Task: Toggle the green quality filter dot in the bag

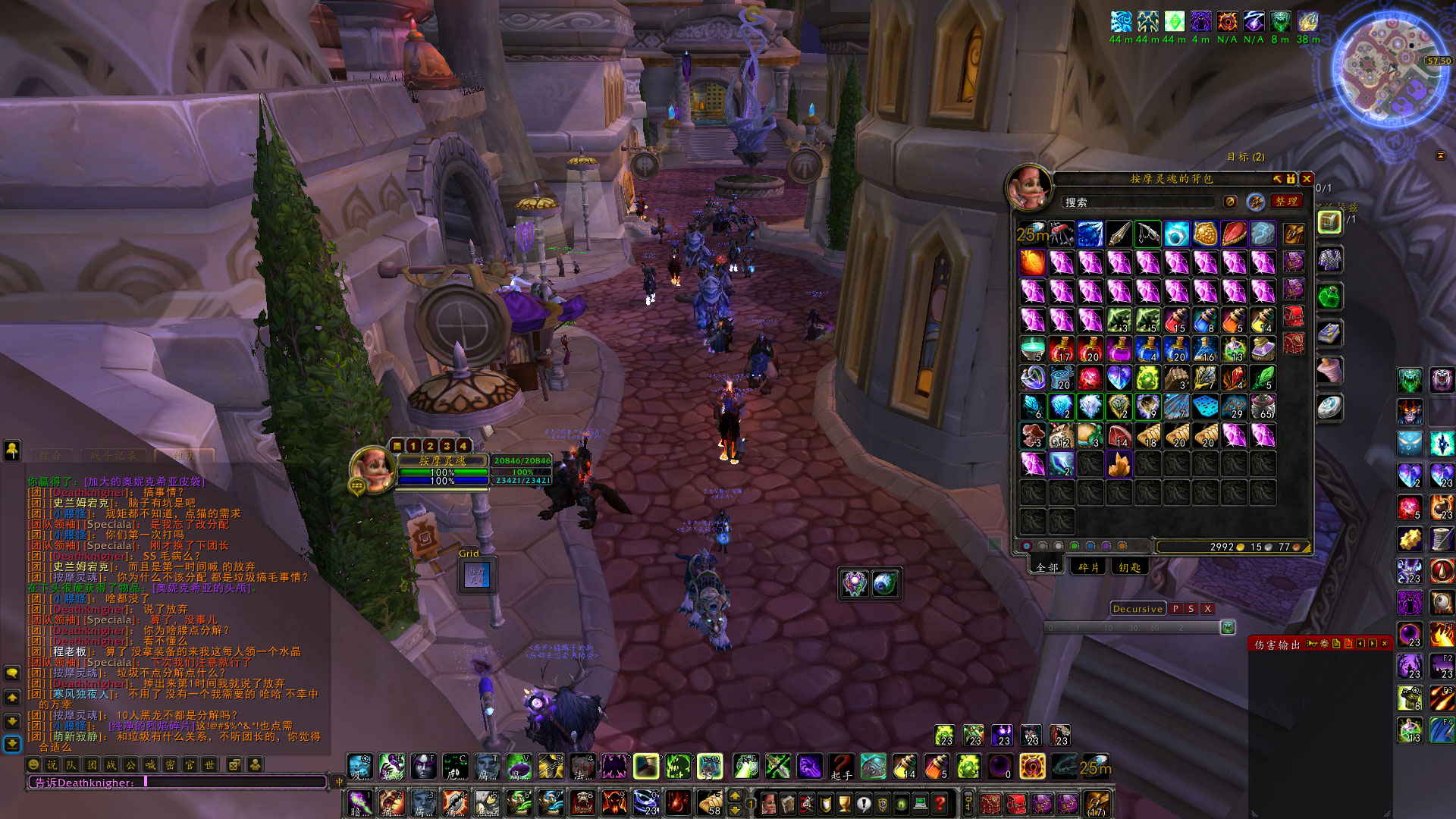Action: 1075,546
